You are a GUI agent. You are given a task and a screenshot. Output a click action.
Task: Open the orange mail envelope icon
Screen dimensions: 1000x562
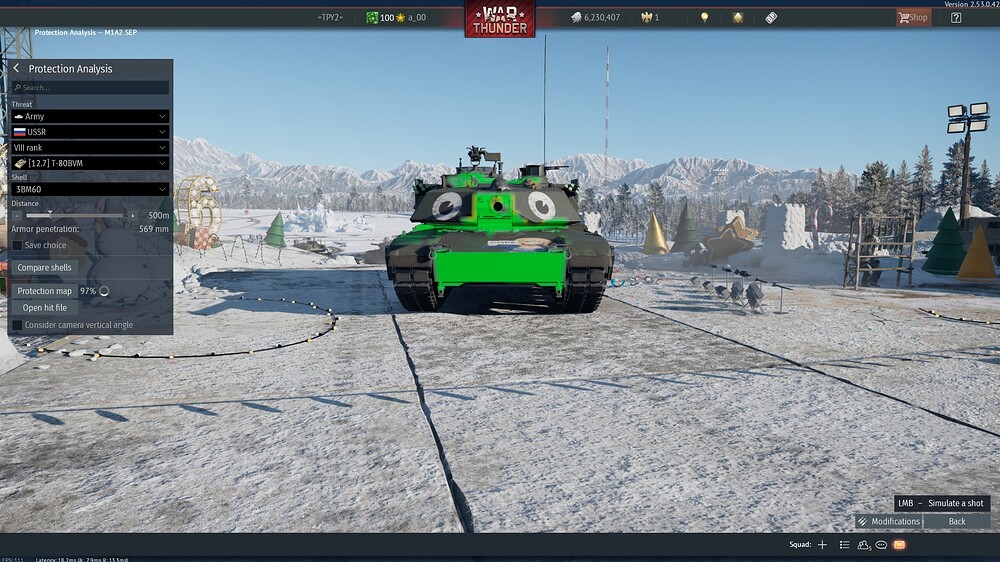click(x=899, y=545)
